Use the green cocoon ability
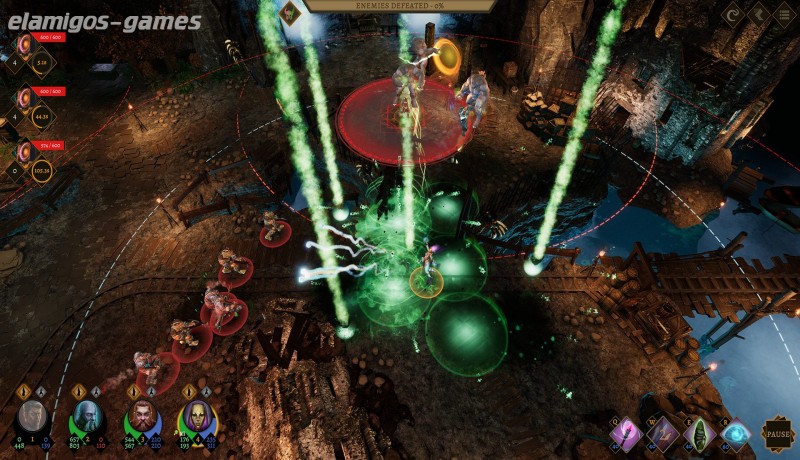This screenshot has height=460, width=800. tap(700, 433)
